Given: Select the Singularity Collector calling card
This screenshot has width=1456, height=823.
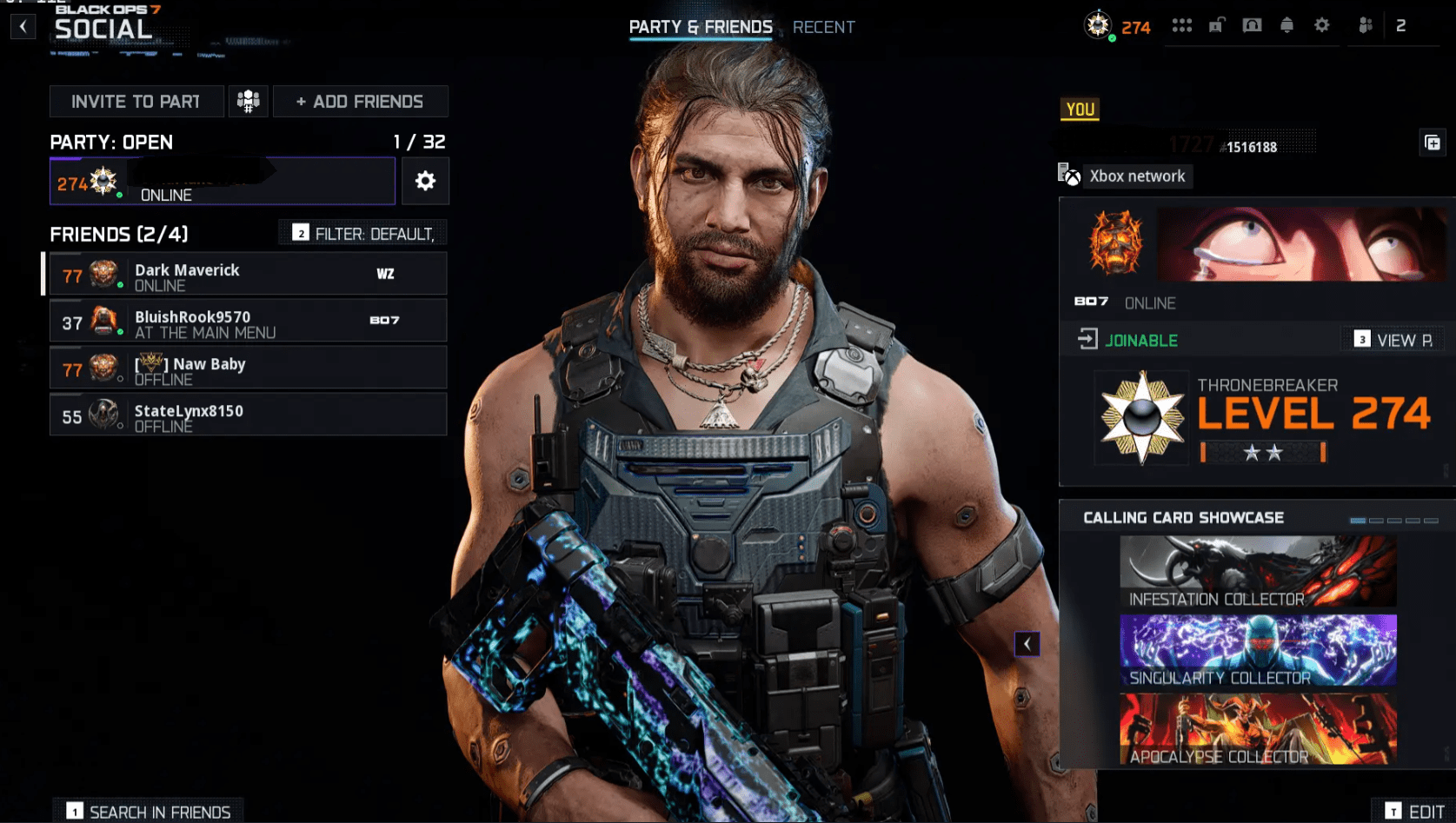Looking at the screenshot, I should pyautogui.click(x=1258, y=650).
